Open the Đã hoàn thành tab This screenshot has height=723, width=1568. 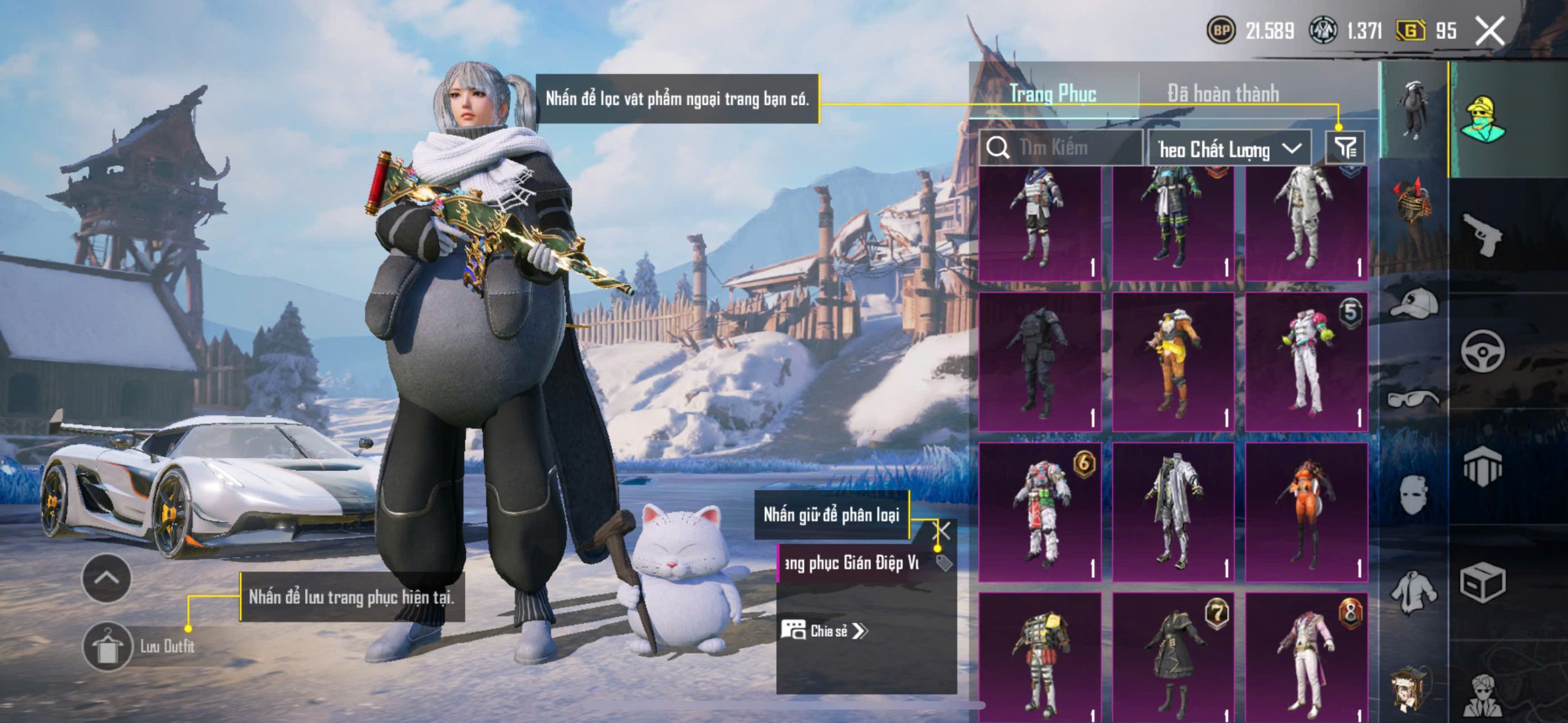tap(1223, 94)
